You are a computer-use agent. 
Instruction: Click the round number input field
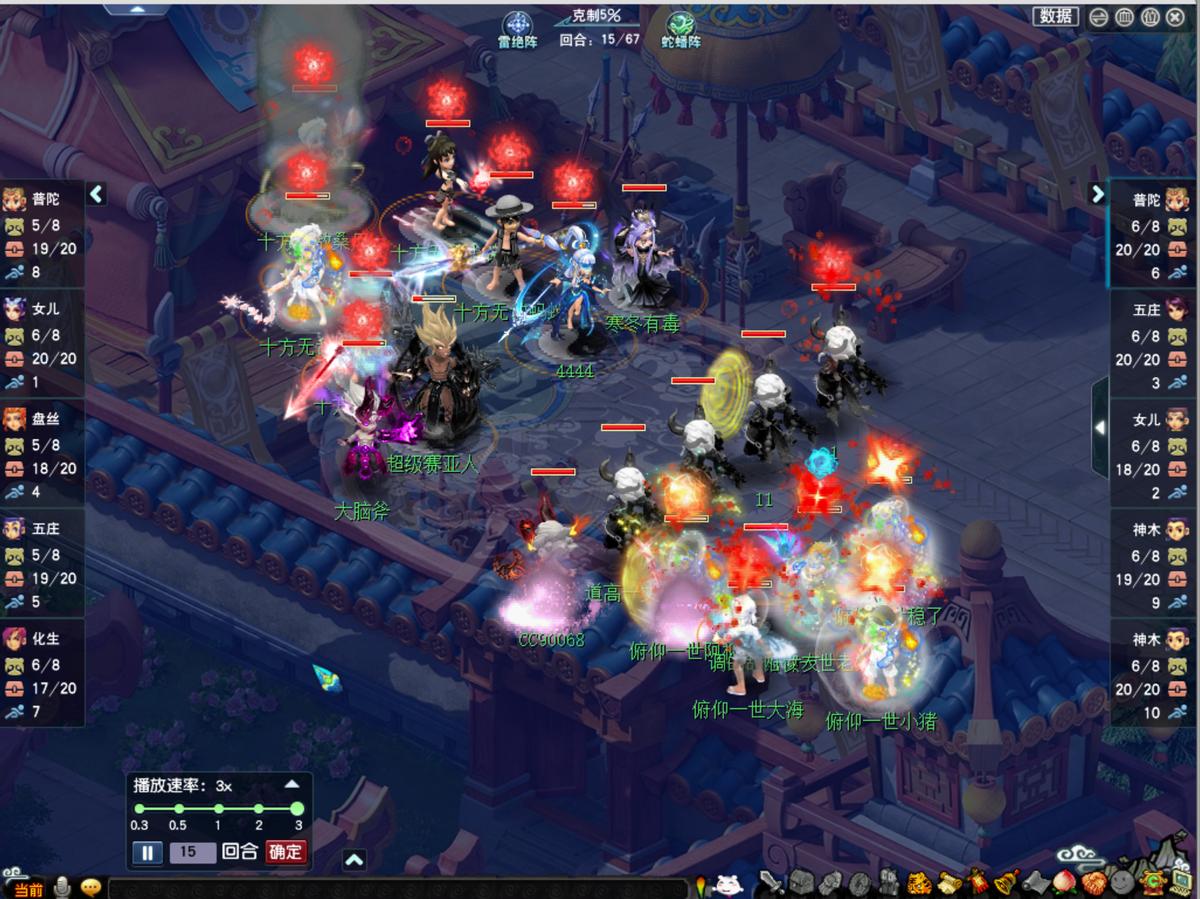point(193,852)
